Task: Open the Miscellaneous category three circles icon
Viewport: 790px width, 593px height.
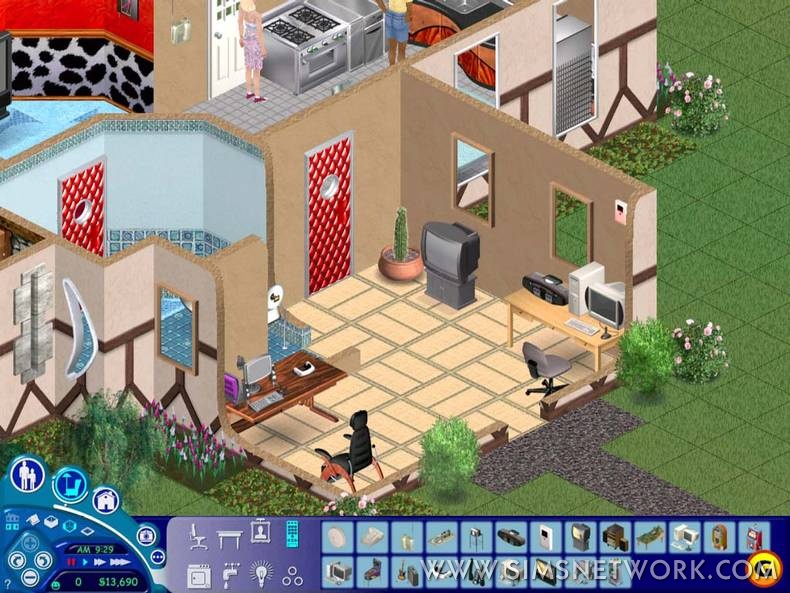Action: (292, 574)
